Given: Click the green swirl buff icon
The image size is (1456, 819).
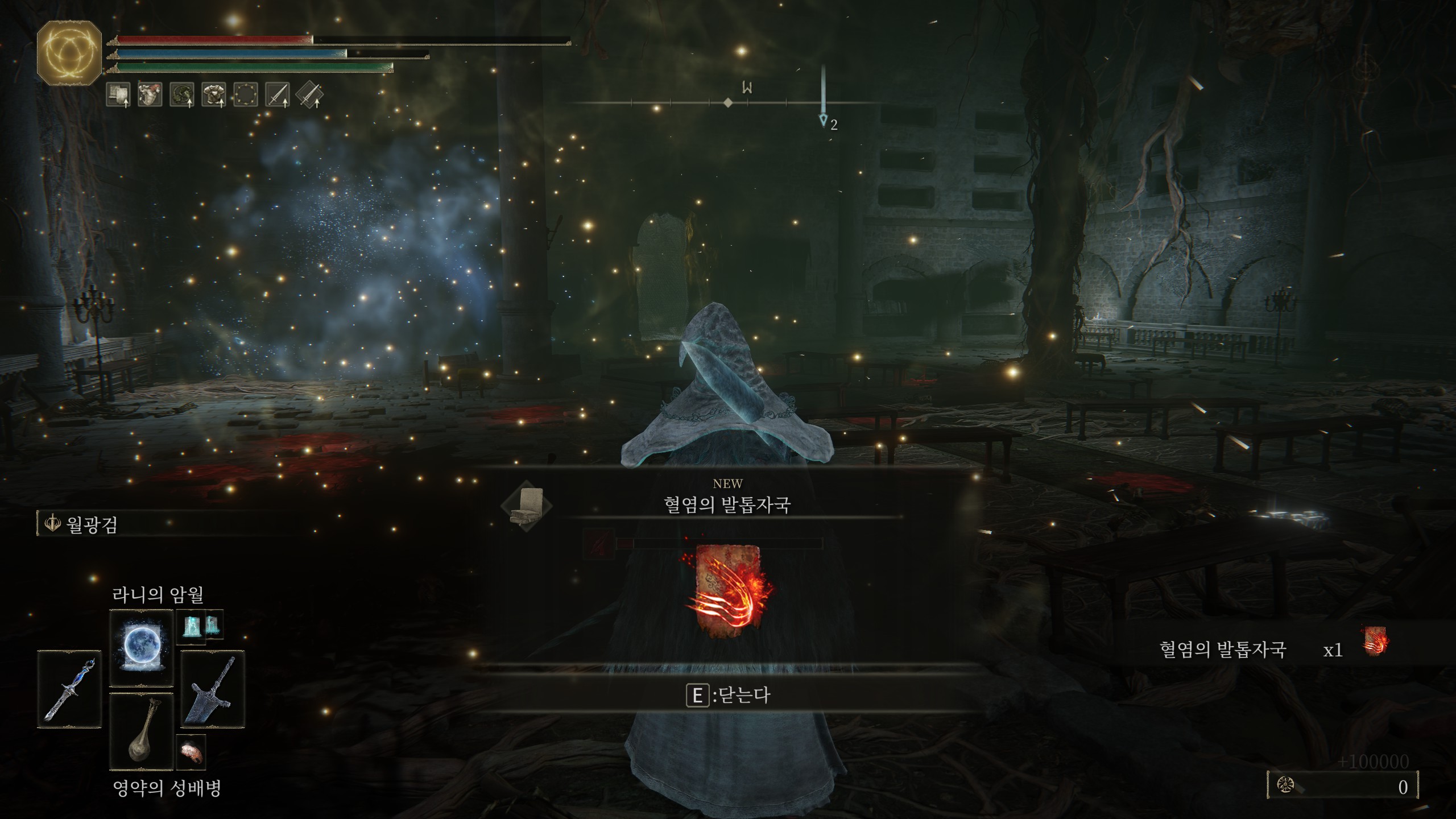Looking at the screenshot, I should coord(182,94).
